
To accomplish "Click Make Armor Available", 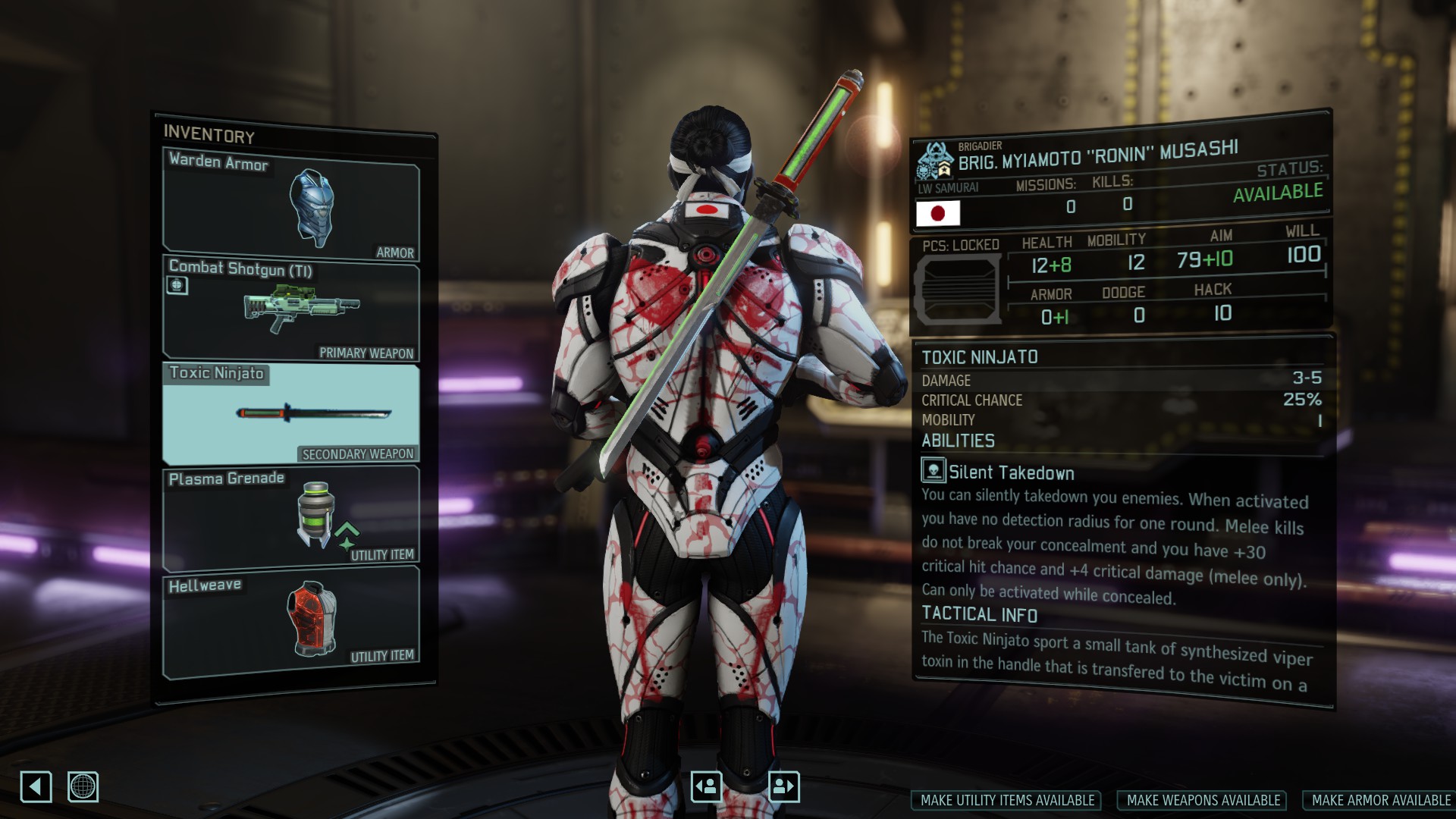I will pos(1380,801).
